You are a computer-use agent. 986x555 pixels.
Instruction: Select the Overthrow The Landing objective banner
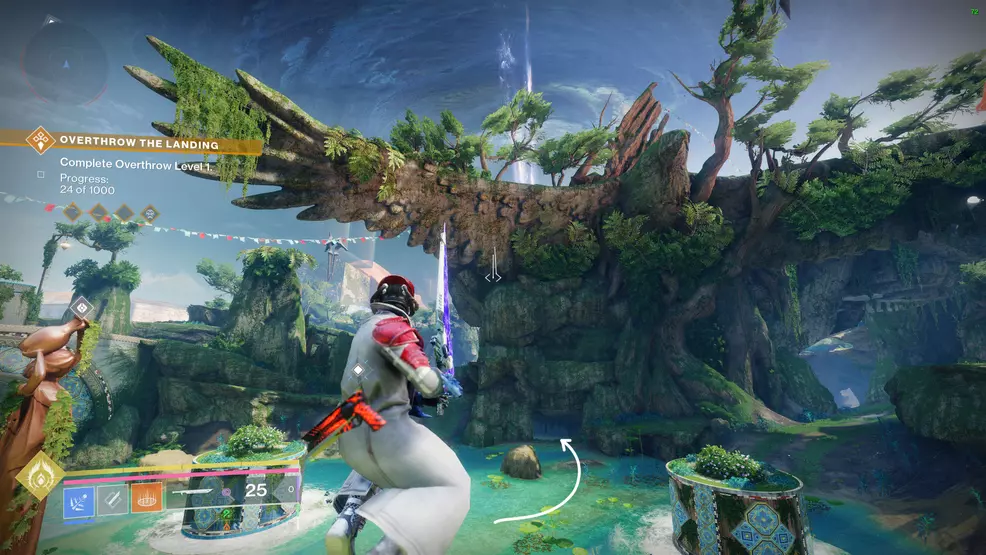150,142
